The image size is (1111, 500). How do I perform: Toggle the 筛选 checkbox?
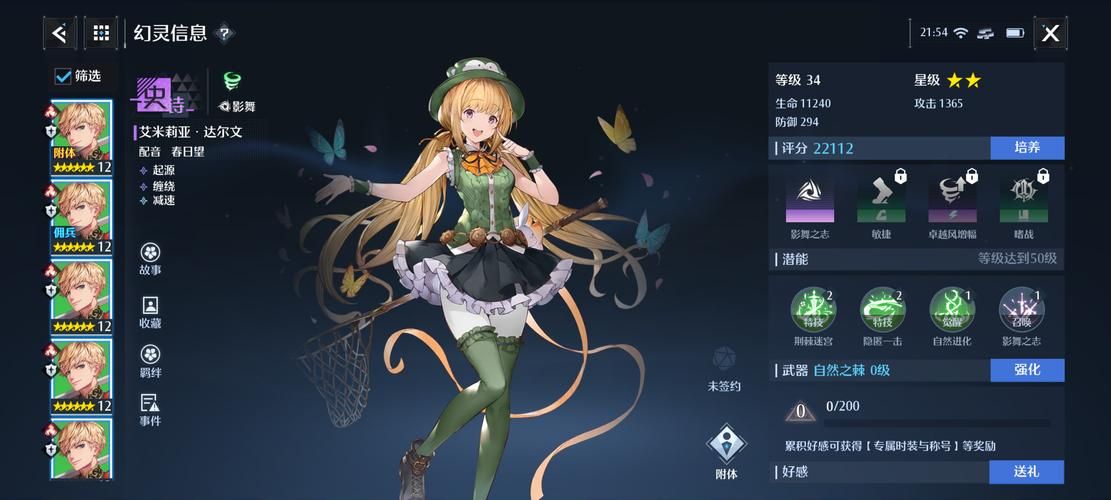63,76
